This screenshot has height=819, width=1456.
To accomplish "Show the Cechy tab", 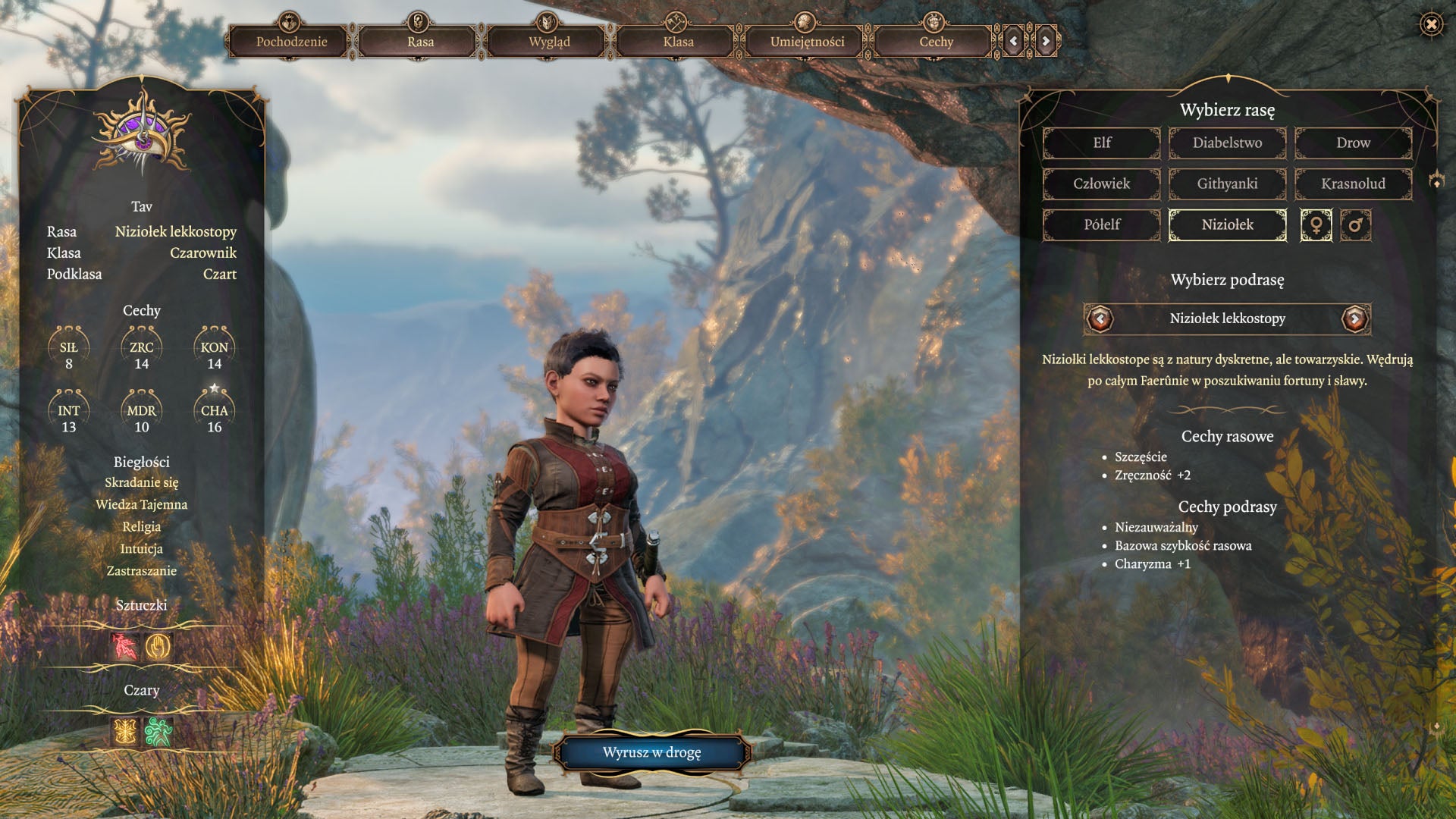I will pos(936,42).
